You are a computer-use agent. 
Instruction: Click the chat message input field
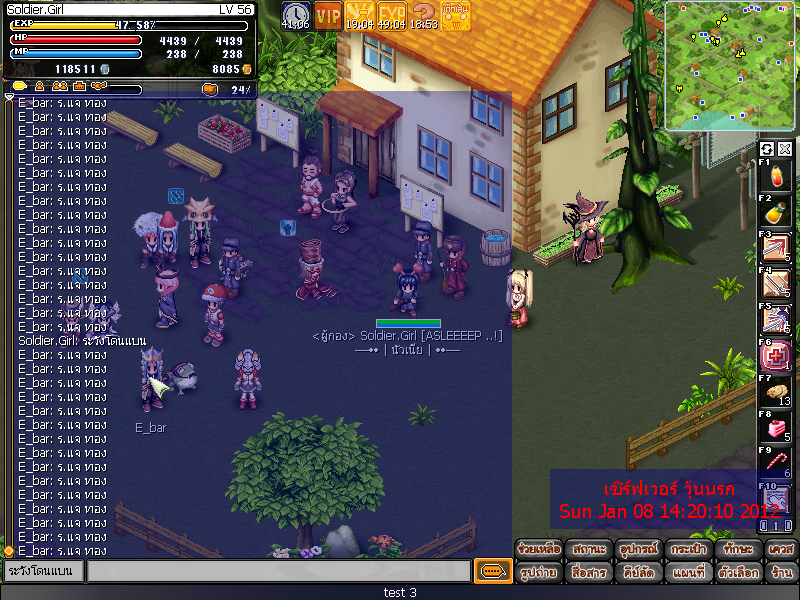coord(278,571)
